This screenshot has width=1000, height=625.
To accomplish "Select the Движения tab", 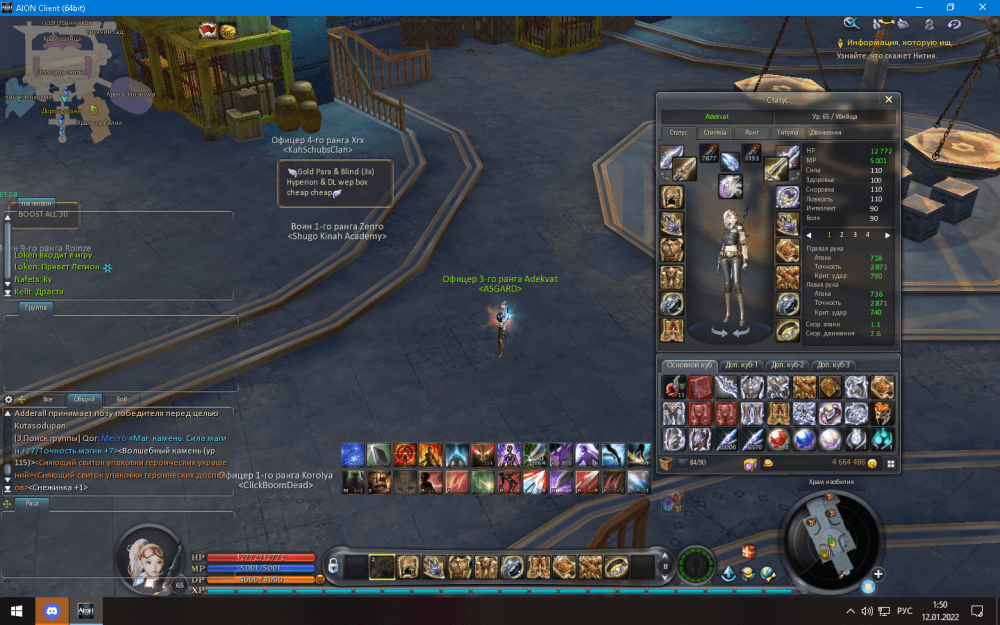I will (825, 132).
